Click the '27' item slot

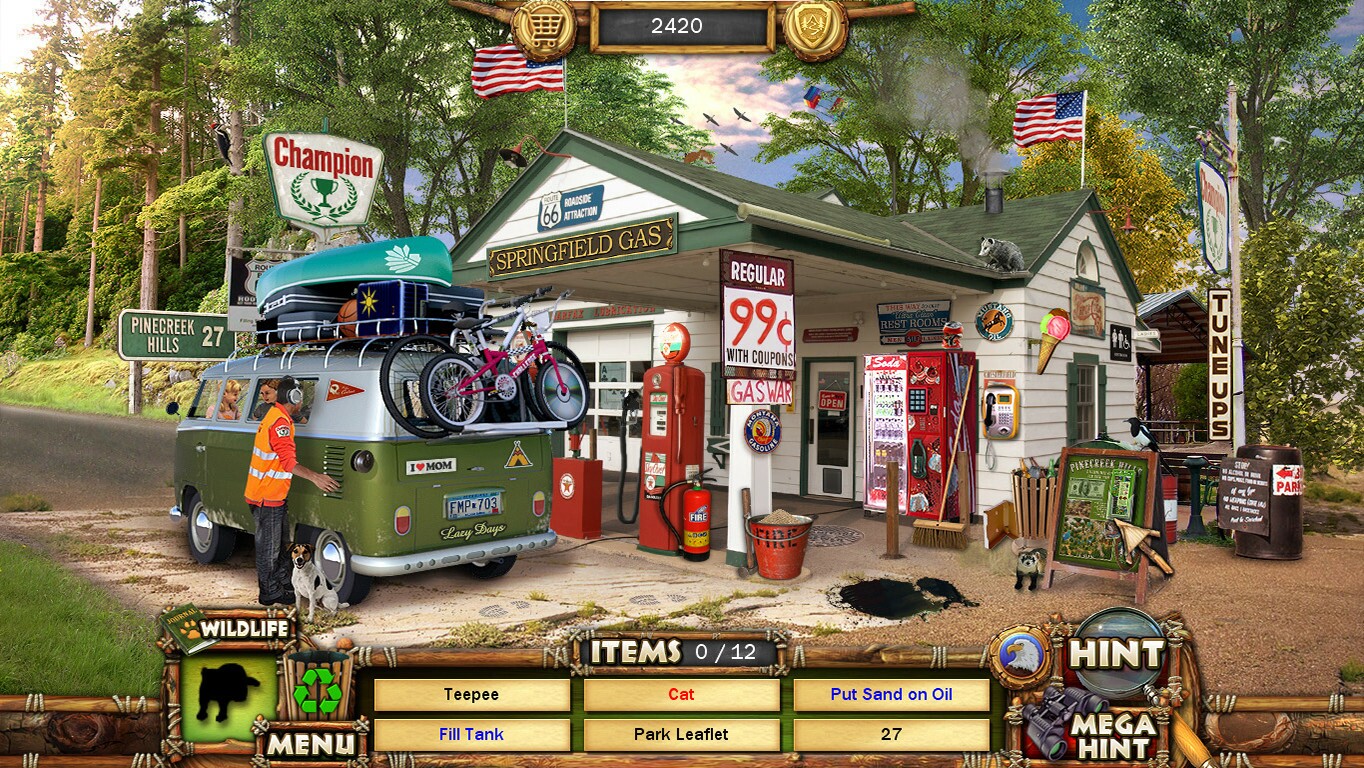click(x=891, y=734)
